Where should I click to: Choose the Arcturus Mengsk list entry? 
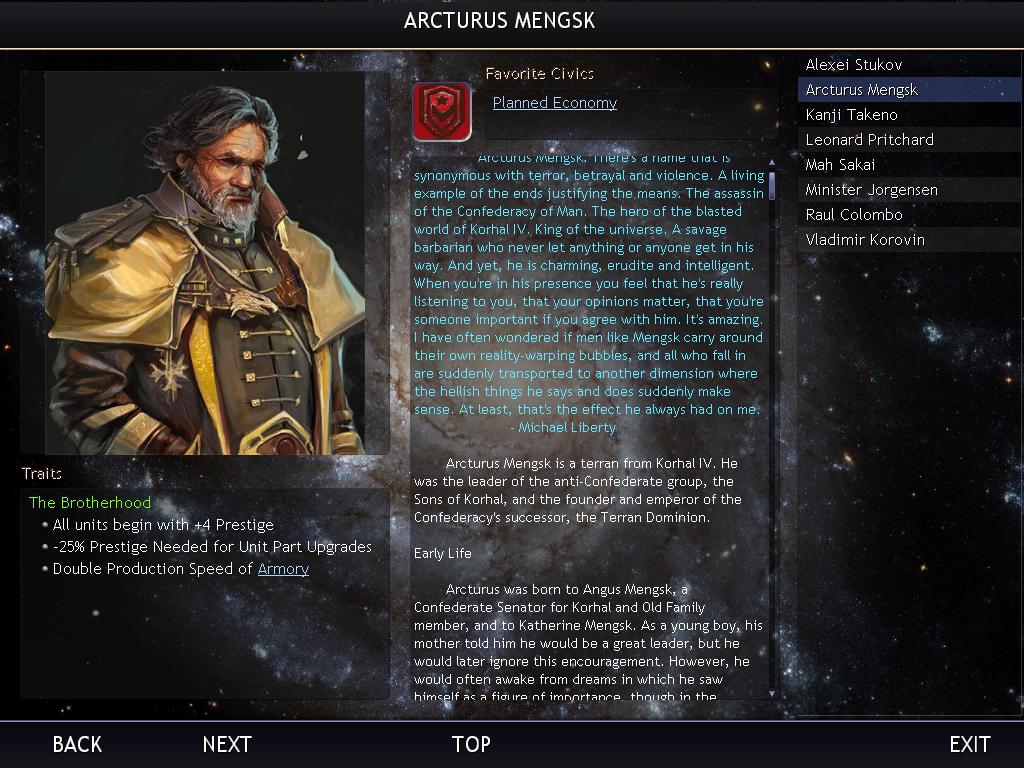[x=862, y=90]
